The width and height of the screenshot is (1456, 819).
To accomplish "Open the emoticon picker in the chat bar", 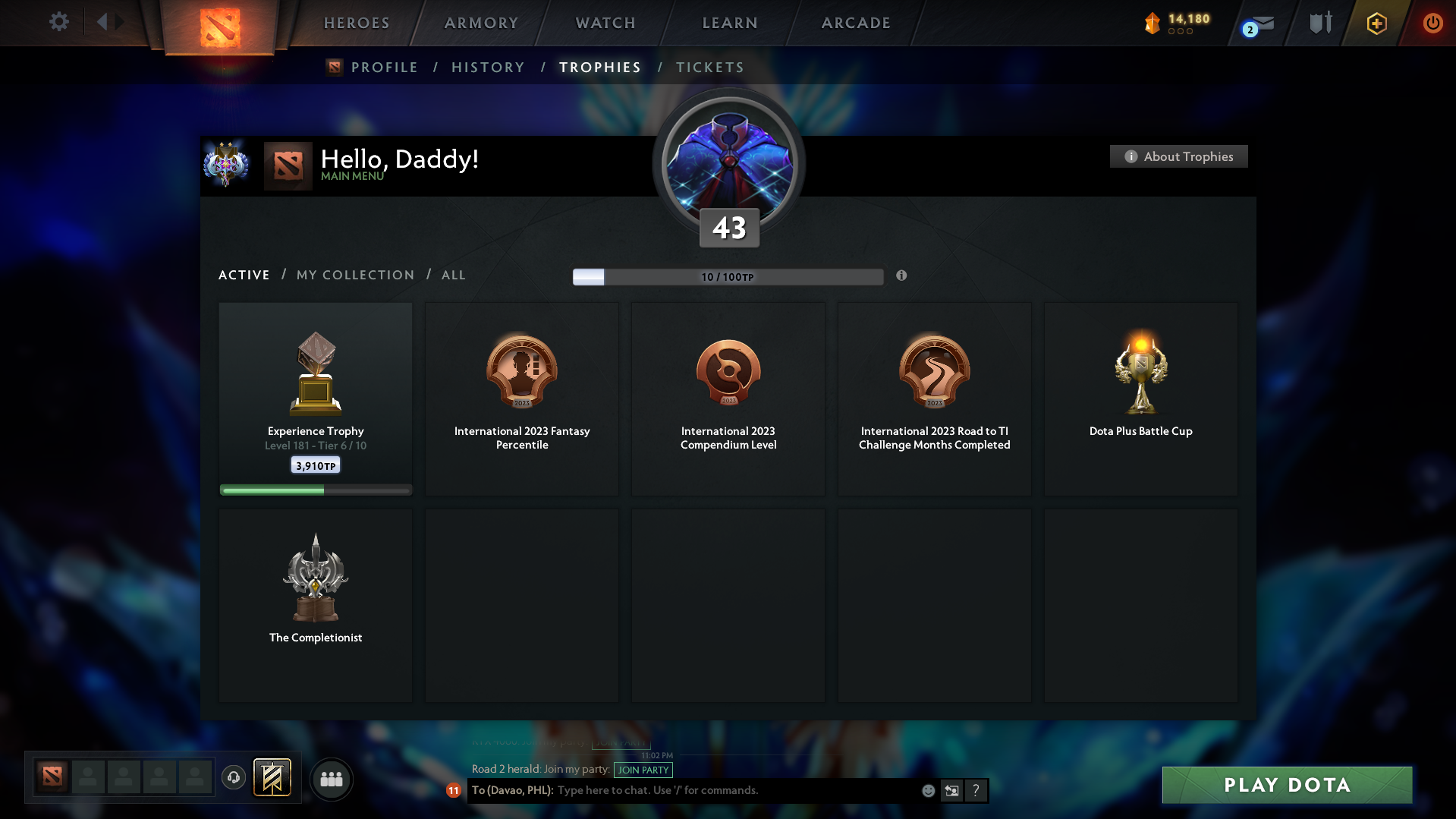I will tap(928, 790).
